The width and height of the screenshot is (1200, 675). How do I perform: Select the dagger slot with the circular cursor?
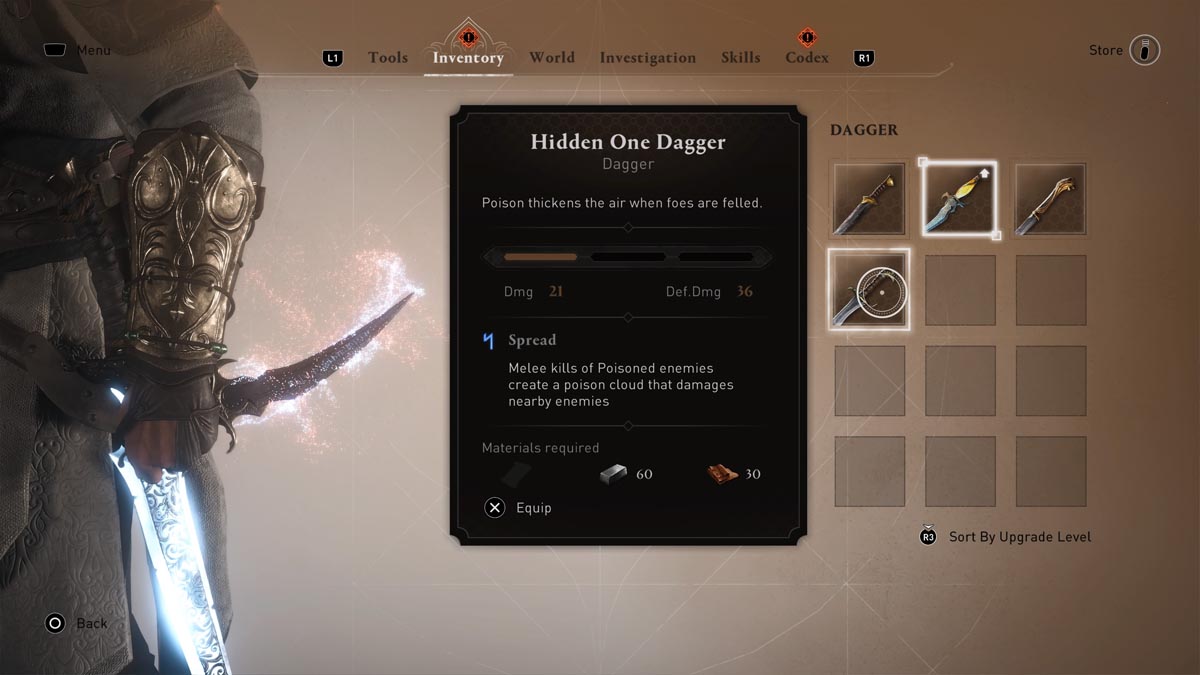point(869,290)
